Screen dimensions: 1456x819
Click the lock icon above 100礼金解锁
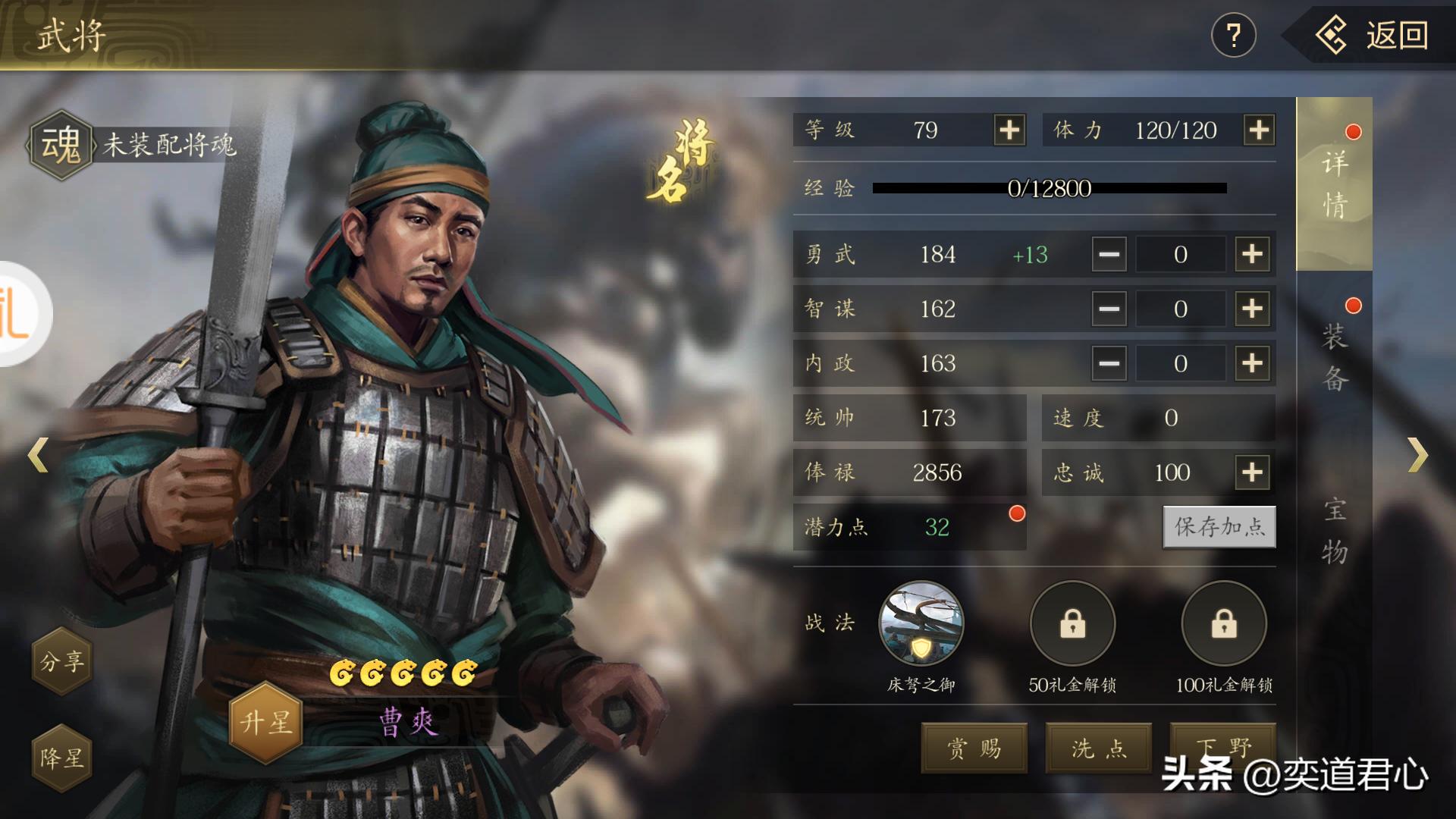[x=1223, y=624]
